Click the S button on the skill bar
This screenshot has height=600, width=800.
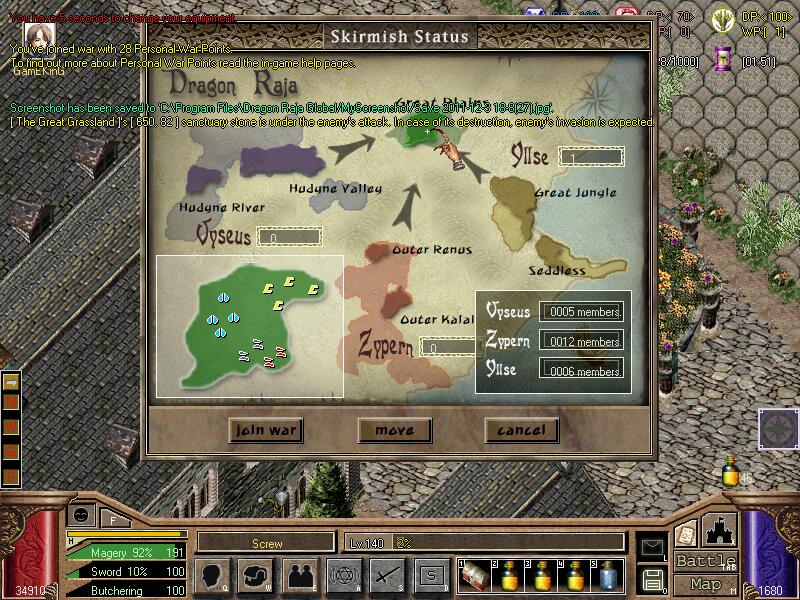[x=430, y=575]
